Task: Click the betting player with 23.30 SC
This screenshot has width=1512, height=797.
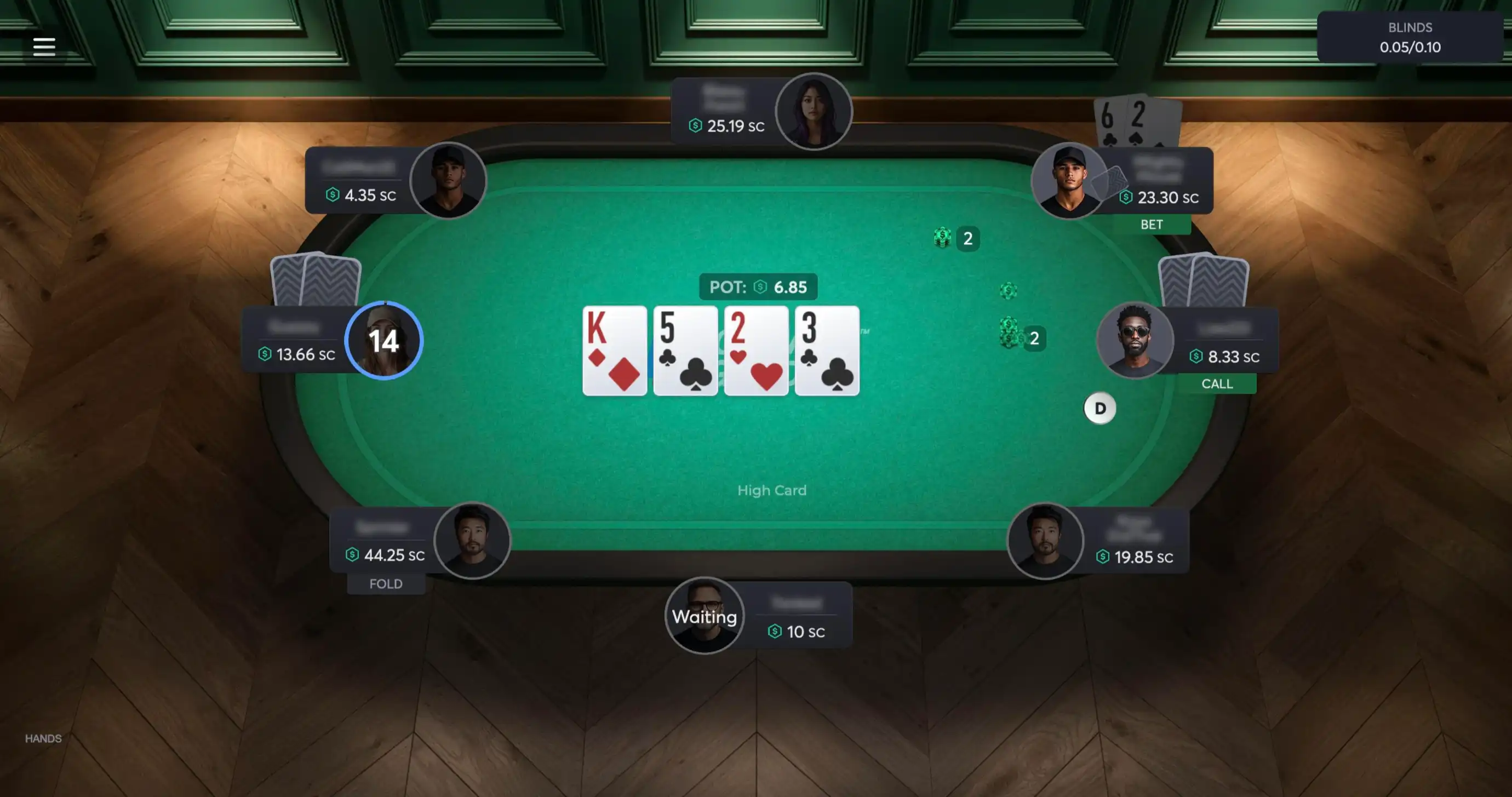Action: tap(1068, 180)
